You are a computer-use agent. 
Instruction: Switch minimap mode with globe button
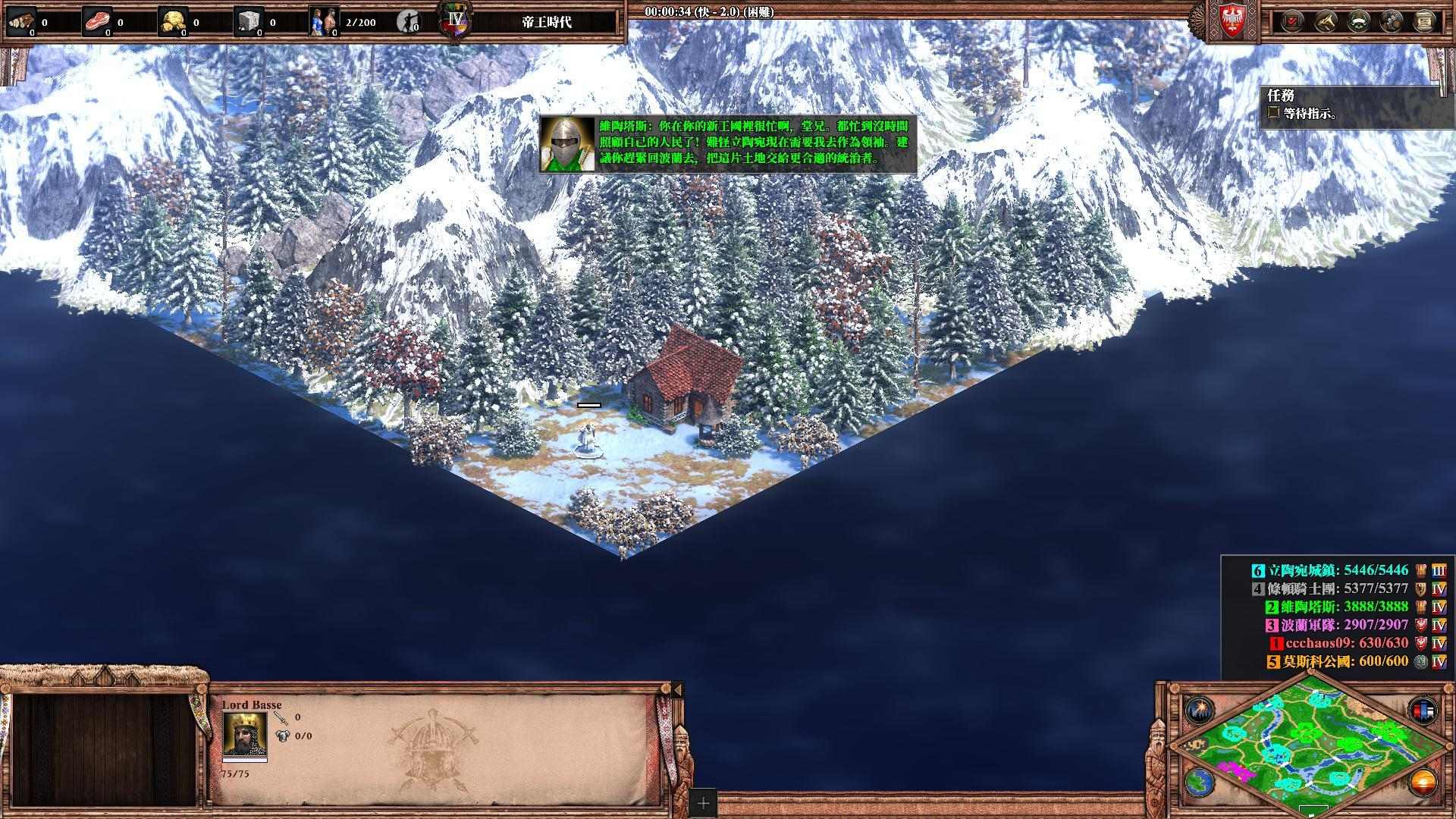pyautogui.click(x=1199, y=782)
